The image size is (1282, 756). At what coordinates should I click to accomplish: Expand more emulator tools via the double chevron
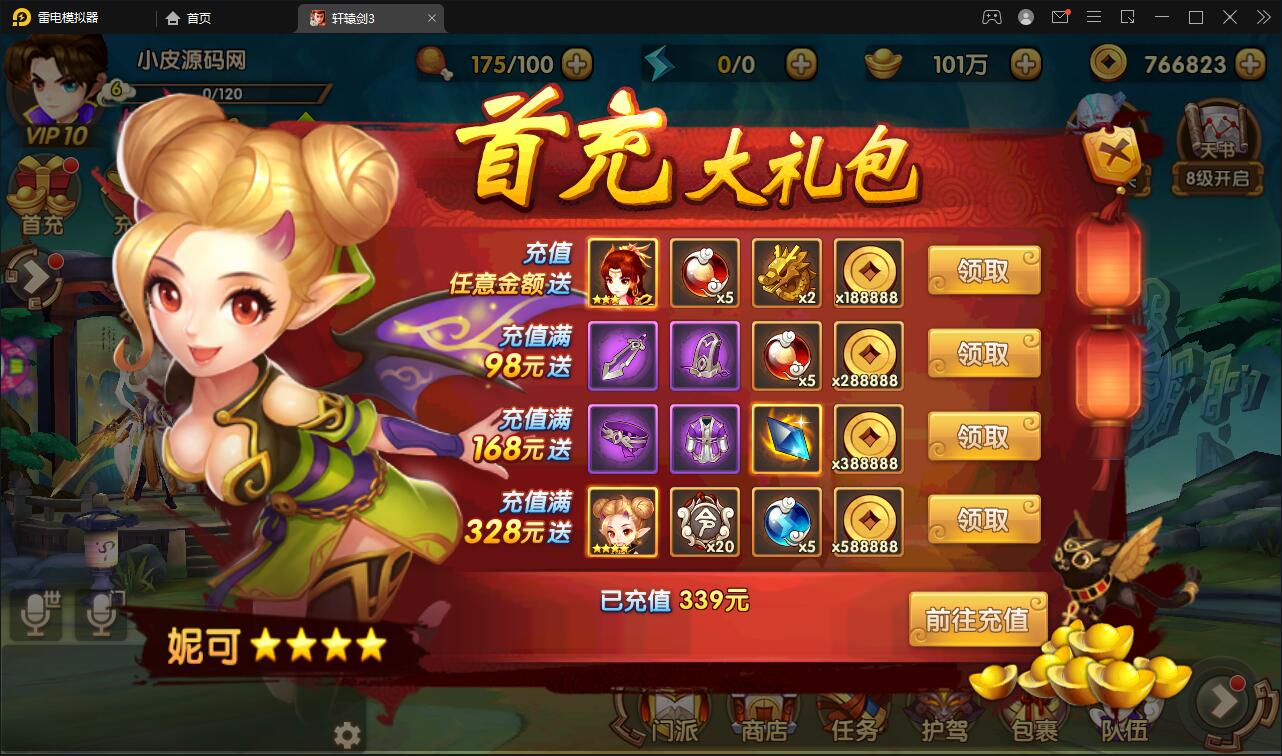coord(1265,18)
